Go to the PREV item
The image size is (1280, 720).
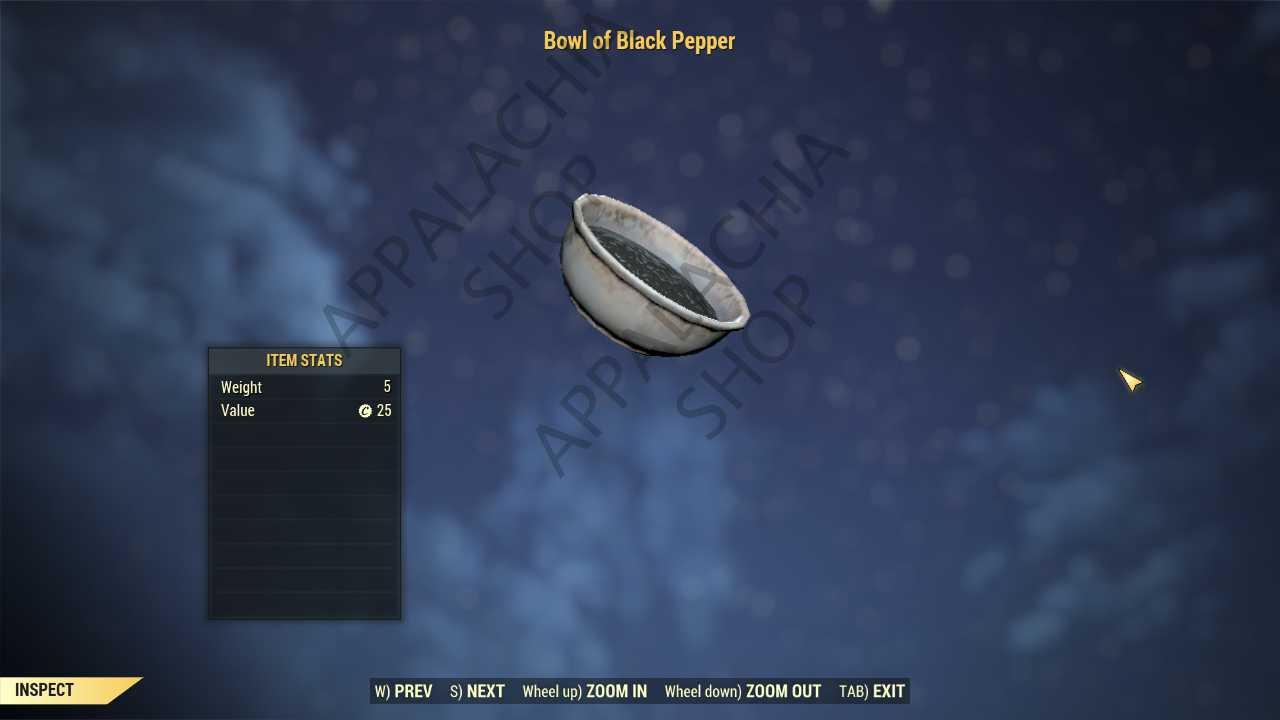pyautogui.click(x=404, y=691)
